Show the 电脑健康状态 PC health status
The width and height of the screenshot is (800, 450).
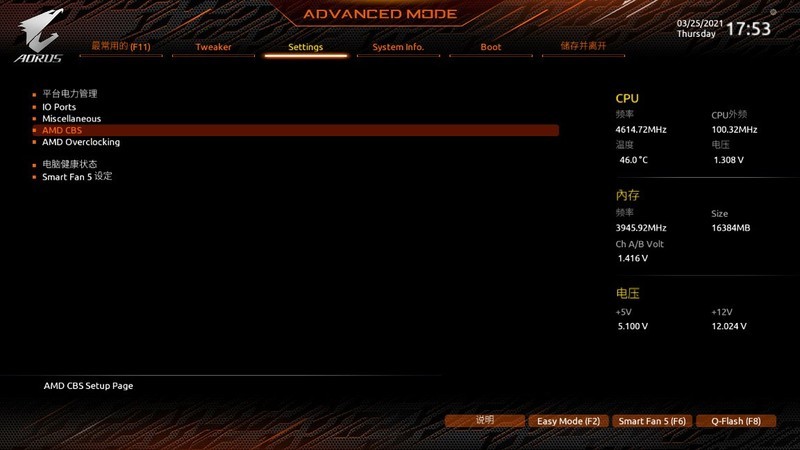(x=69, y=164)
